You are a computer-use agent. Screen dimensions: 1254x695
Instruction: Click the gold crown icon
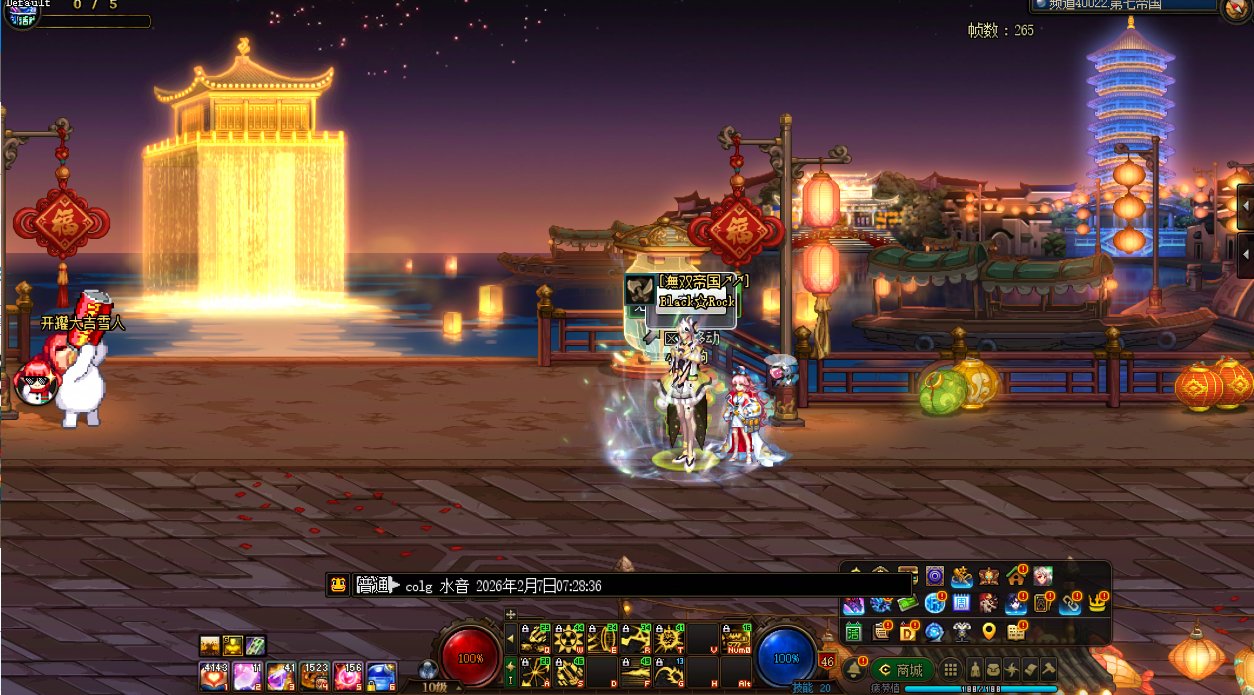pyautogui.click(x=1097, y=603)
